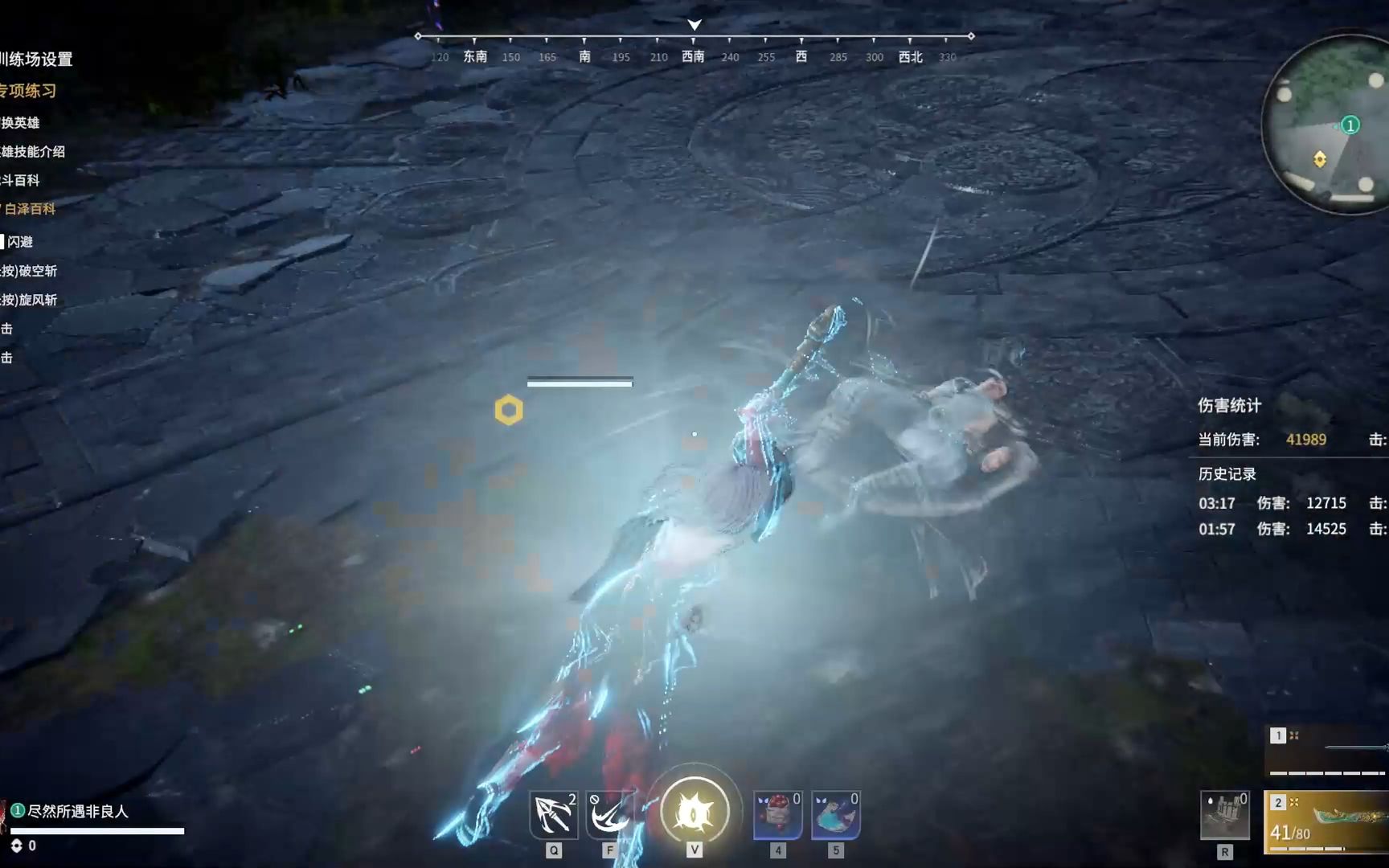The height and width of the screenshot is (868, 1389).
Task: Select the 闪避 dodge entry
Action: [x=20, y=242]
